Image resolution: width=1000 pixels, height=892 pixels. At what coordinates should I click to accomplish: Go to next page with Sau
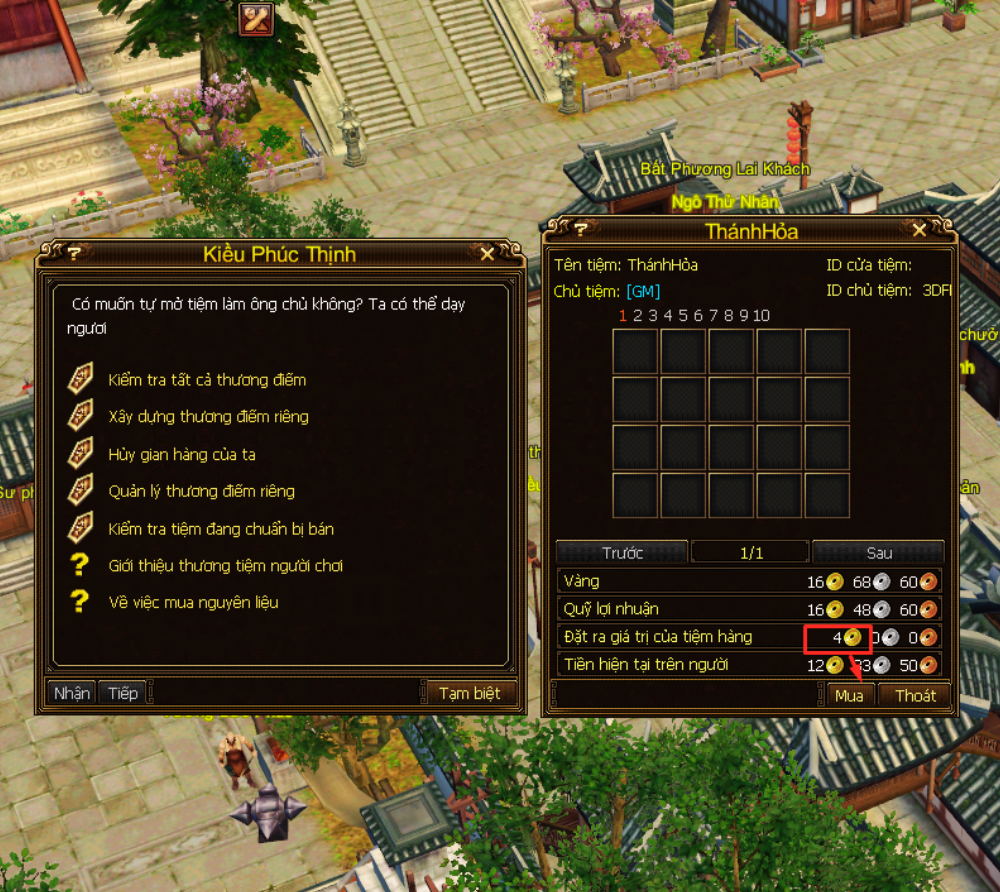click(x=878, y=553)
